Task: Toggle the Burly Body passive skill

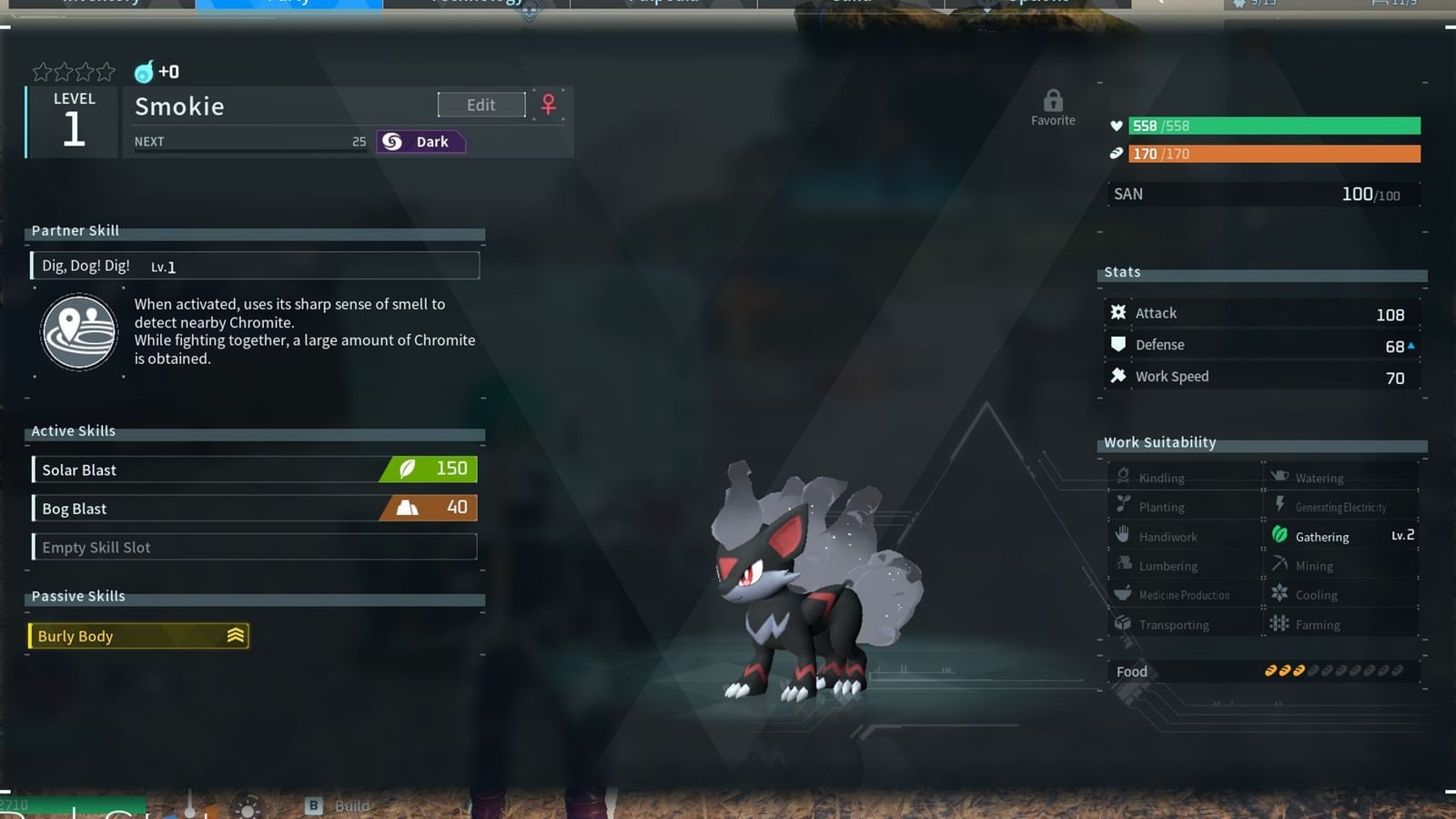Action: 136,635
